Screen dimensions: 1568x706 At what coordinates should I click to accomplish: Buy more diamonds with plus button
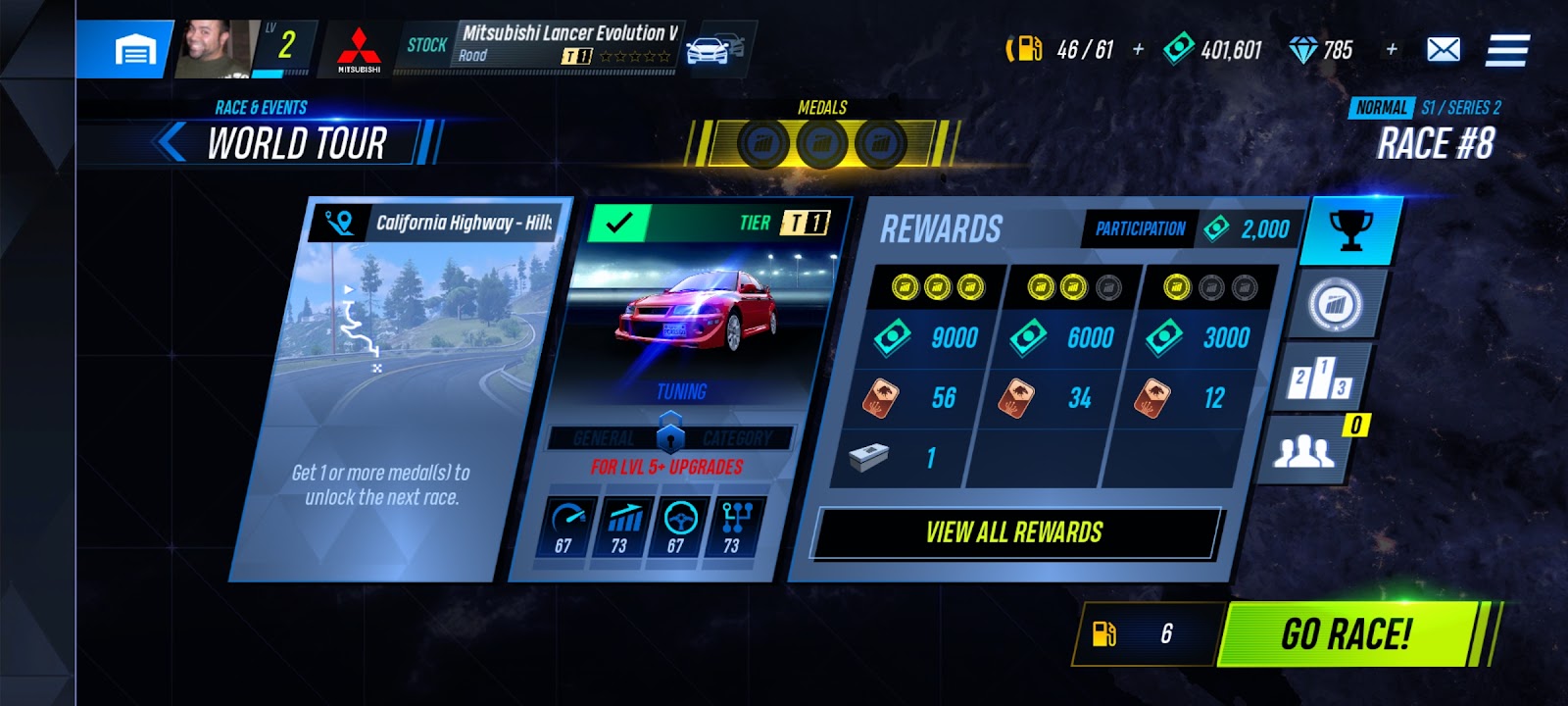click(x=1392, y=49)
